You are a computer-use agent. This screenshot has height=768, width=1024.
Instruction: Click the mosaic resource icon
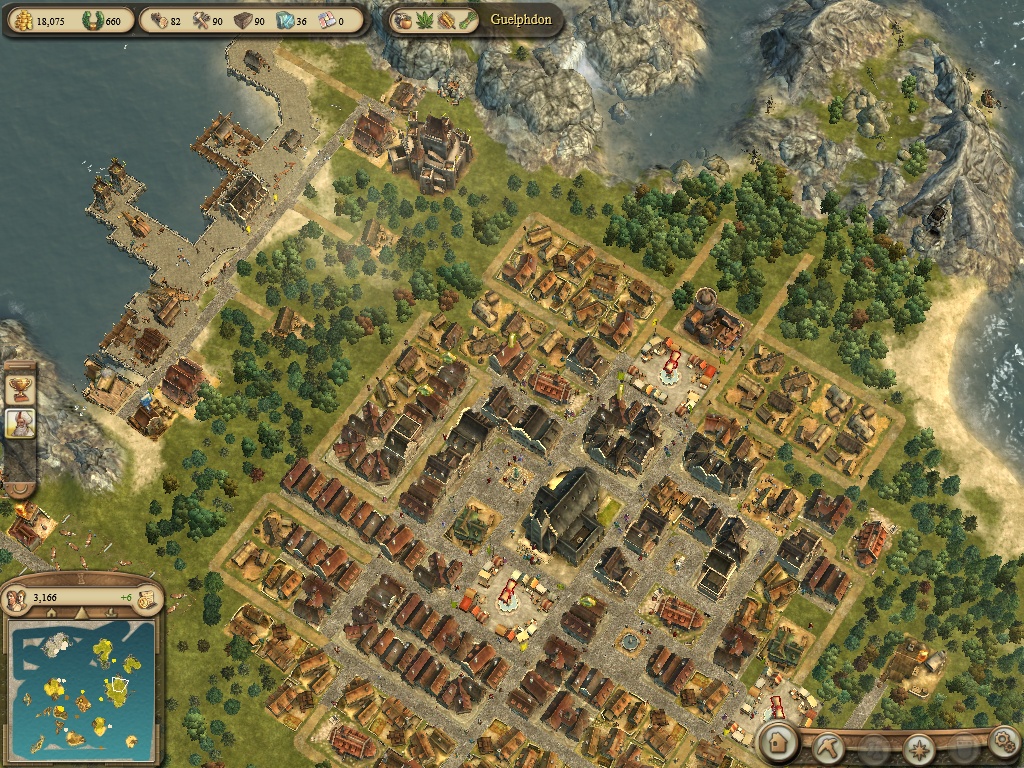point(325,20)
